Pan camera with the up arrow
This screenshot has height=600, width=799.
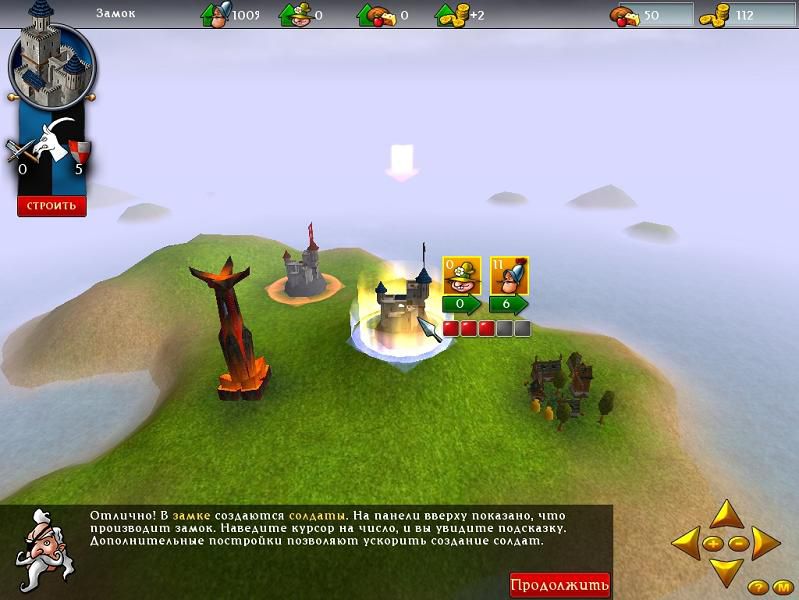725,515
